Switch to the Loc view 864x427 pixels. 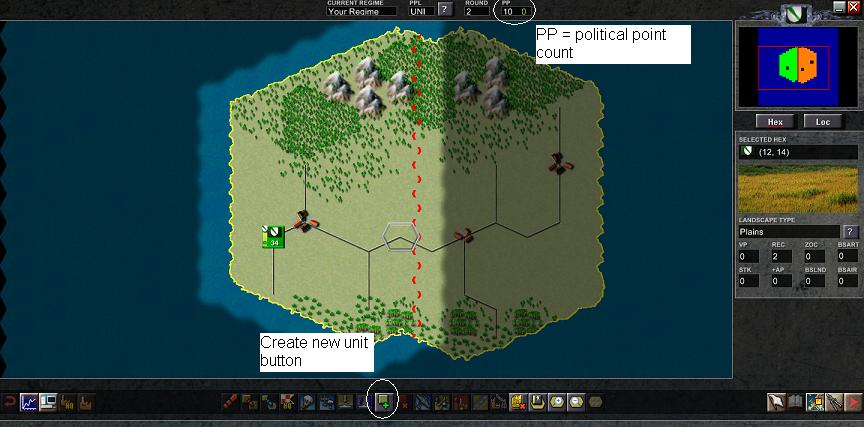(x=823, y=122)
